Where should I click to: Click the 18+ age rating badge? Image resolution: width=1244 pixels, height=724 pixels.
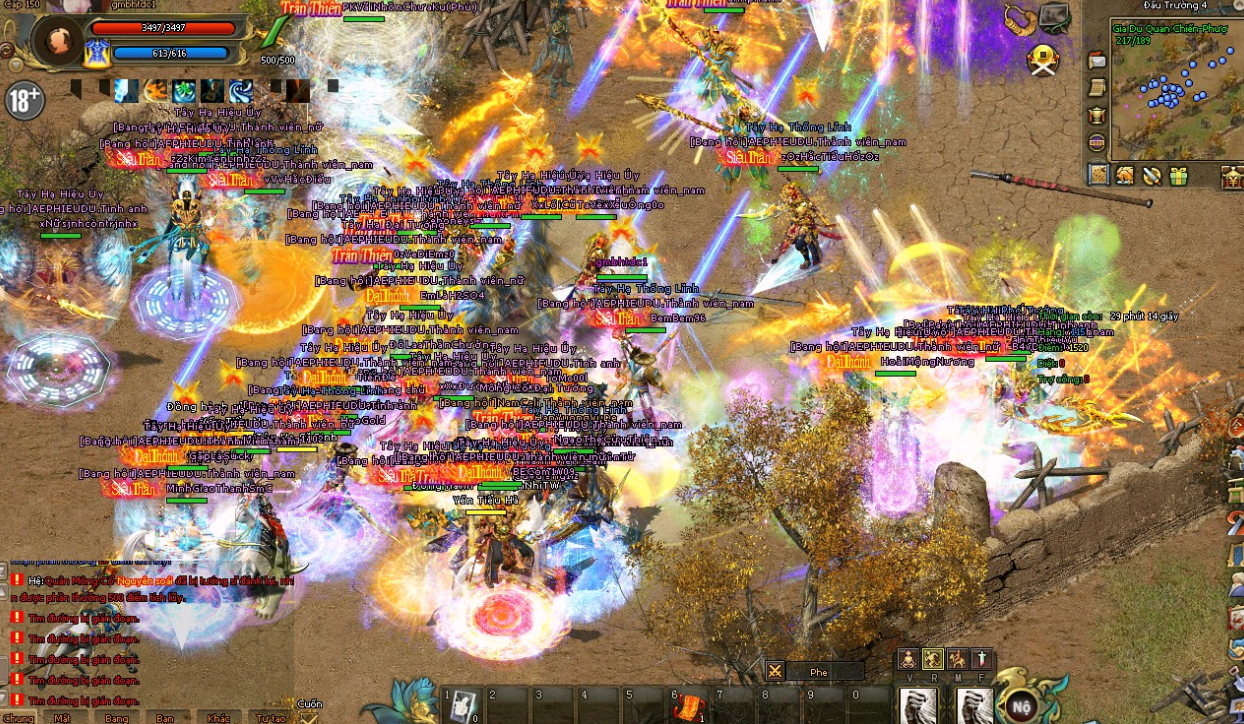(24, 99)
